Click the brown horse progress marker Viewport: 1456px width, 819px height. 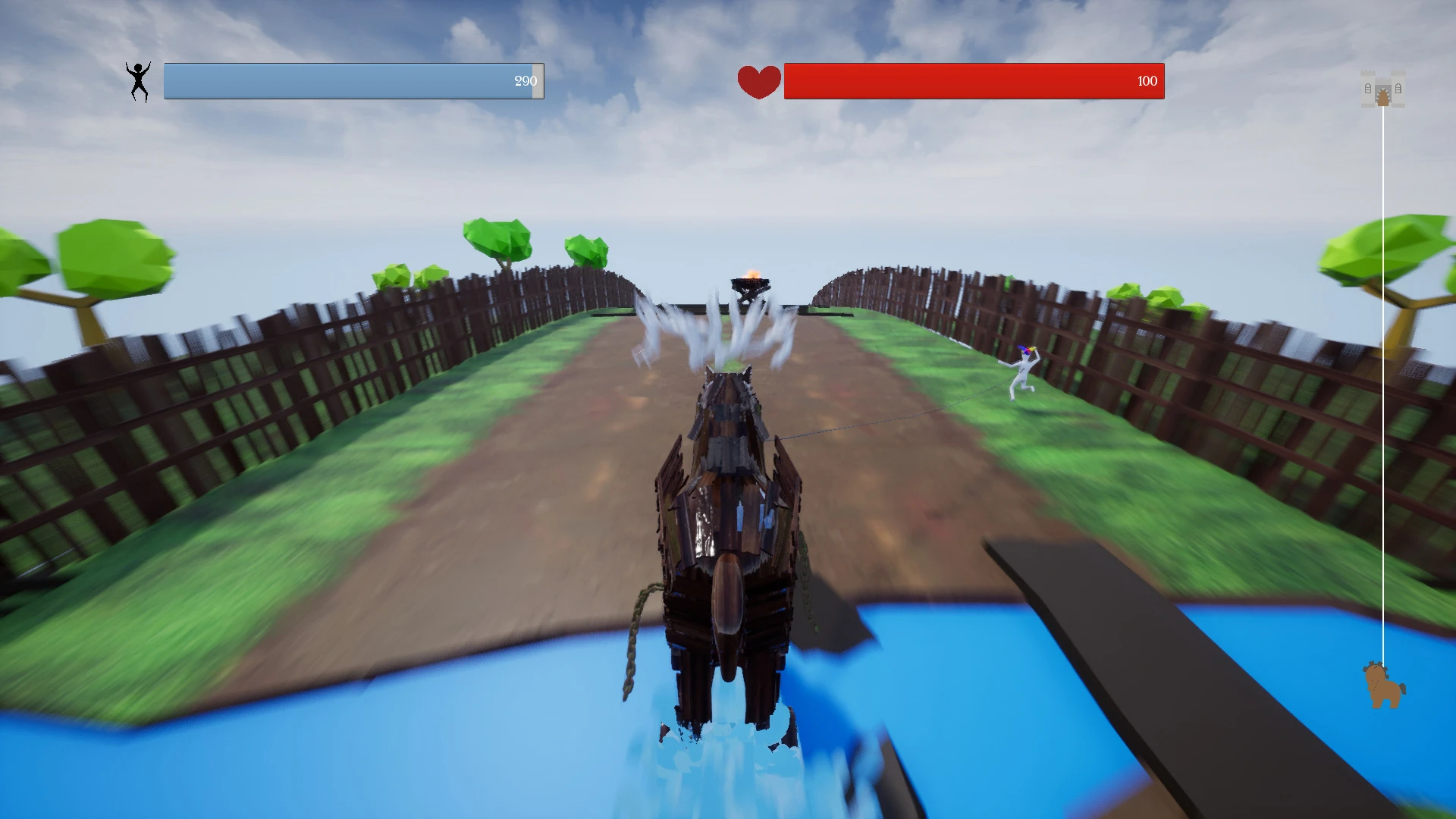[x=1383, y=686]
